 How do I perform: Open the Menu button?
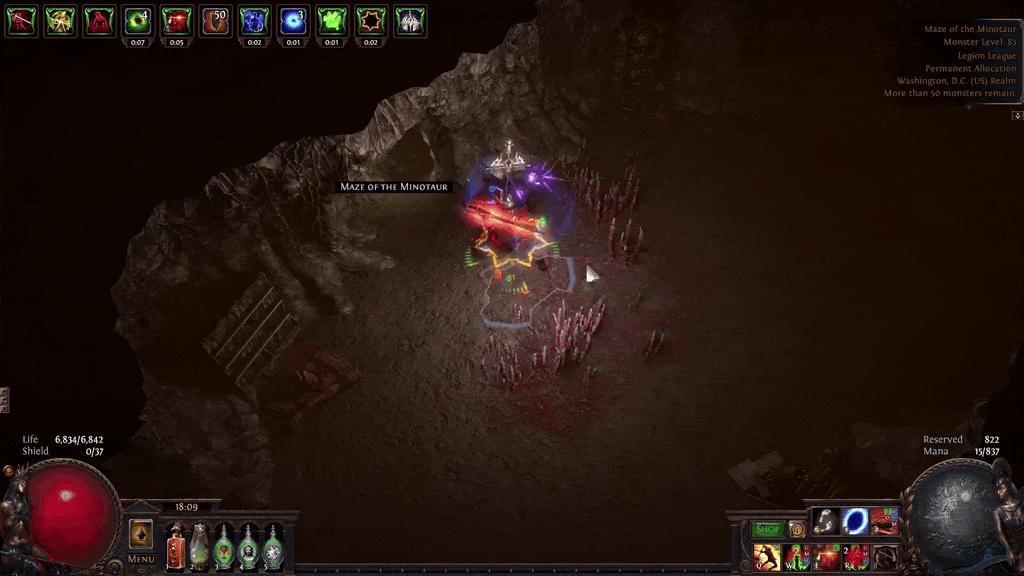(141, 558)
